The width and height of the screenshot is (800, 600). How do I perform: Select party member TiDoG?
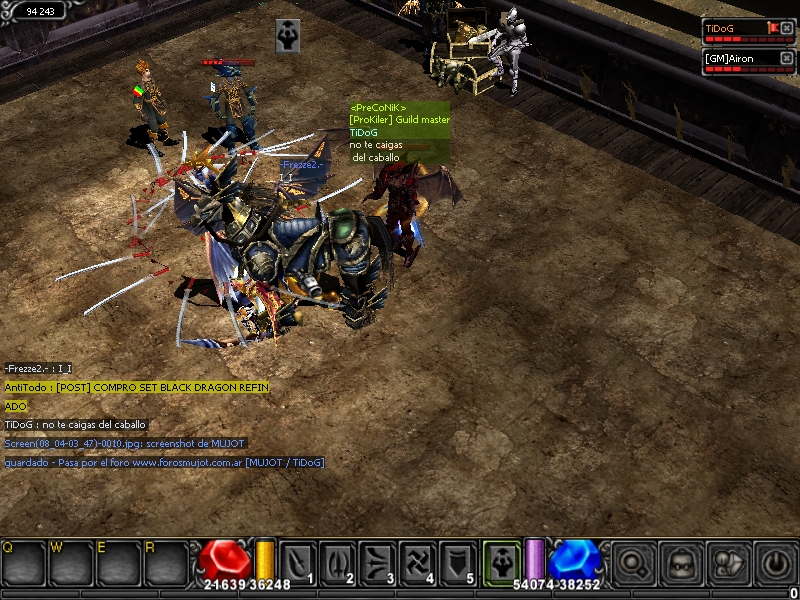click(x=734, y=29)
